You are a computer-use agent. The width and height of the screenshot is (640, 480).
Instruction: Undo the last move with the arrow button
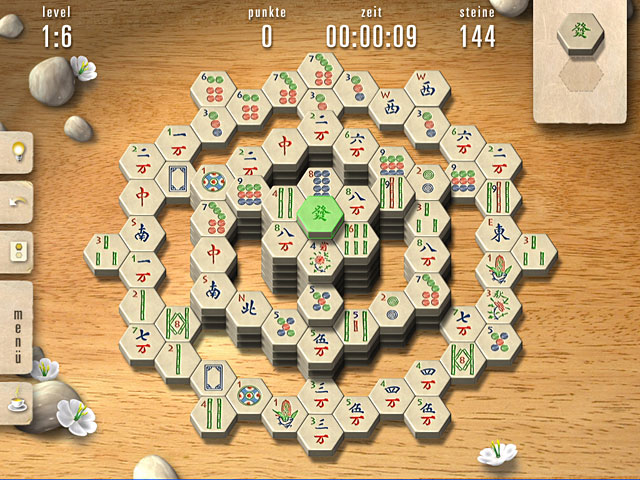coord(17,202)
